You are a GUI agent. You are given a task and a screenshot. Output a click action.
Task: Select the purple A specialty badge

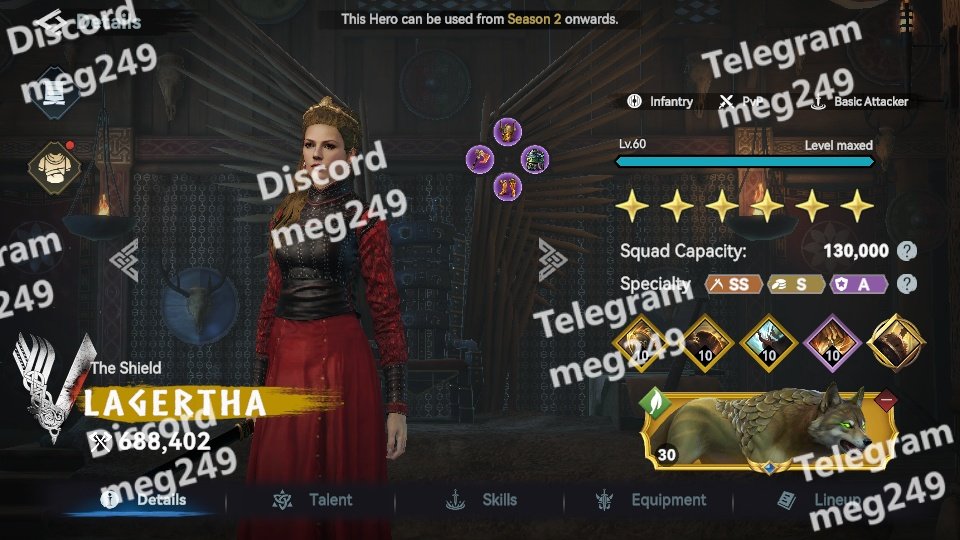859,285
